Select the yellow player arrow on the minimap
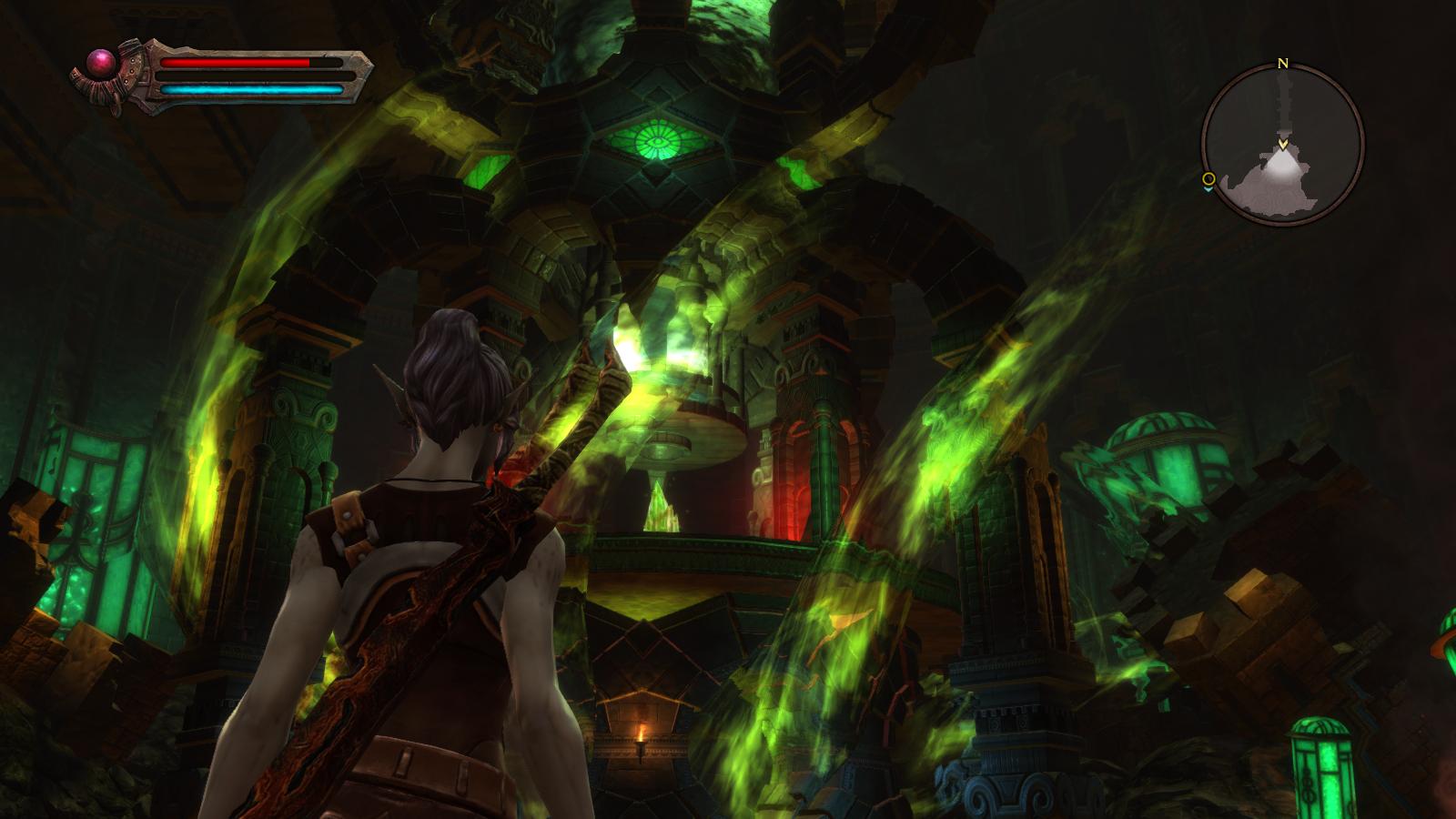This screenshot has width=1456, height=819. point(1282,144)
